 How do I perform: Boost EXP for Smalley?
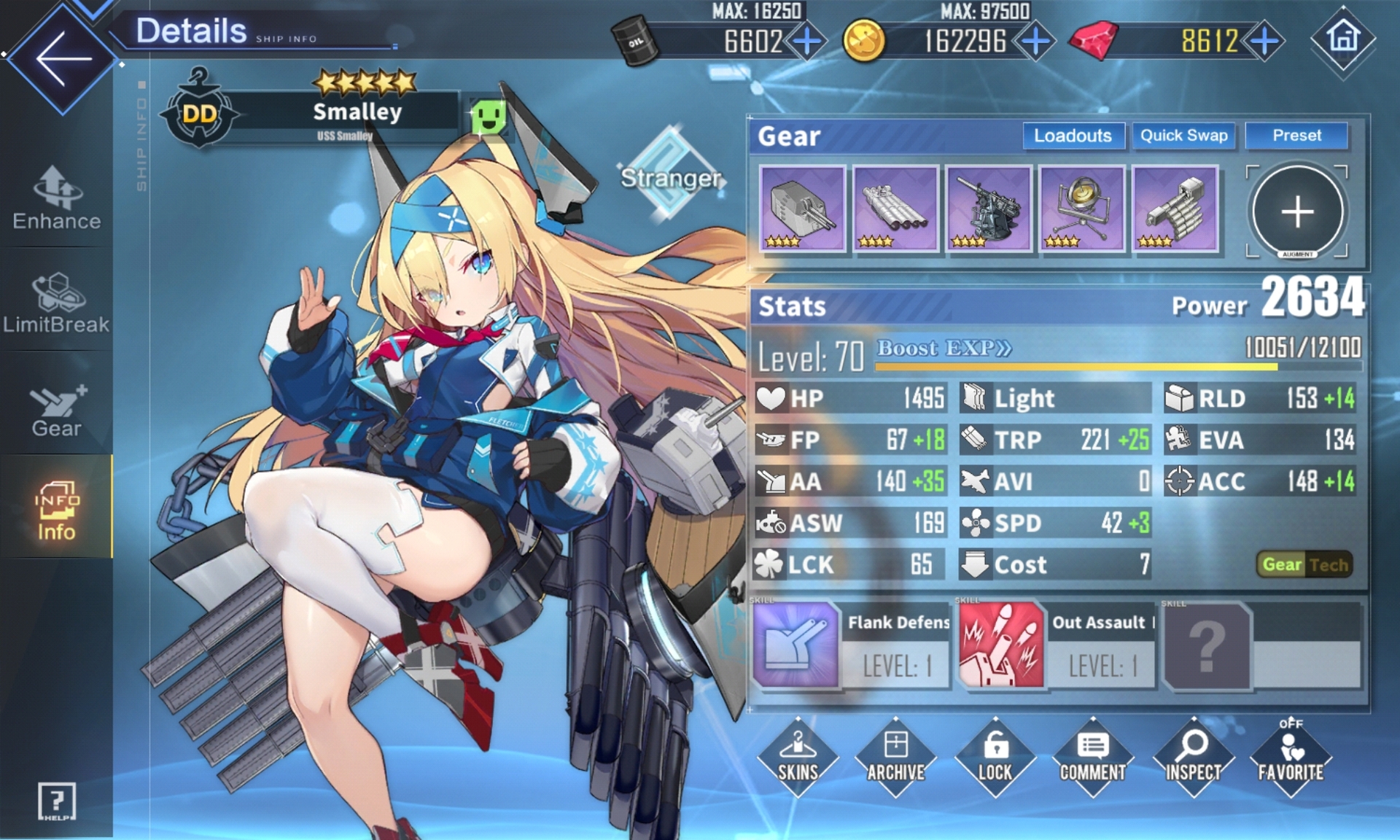pos(944,349)
